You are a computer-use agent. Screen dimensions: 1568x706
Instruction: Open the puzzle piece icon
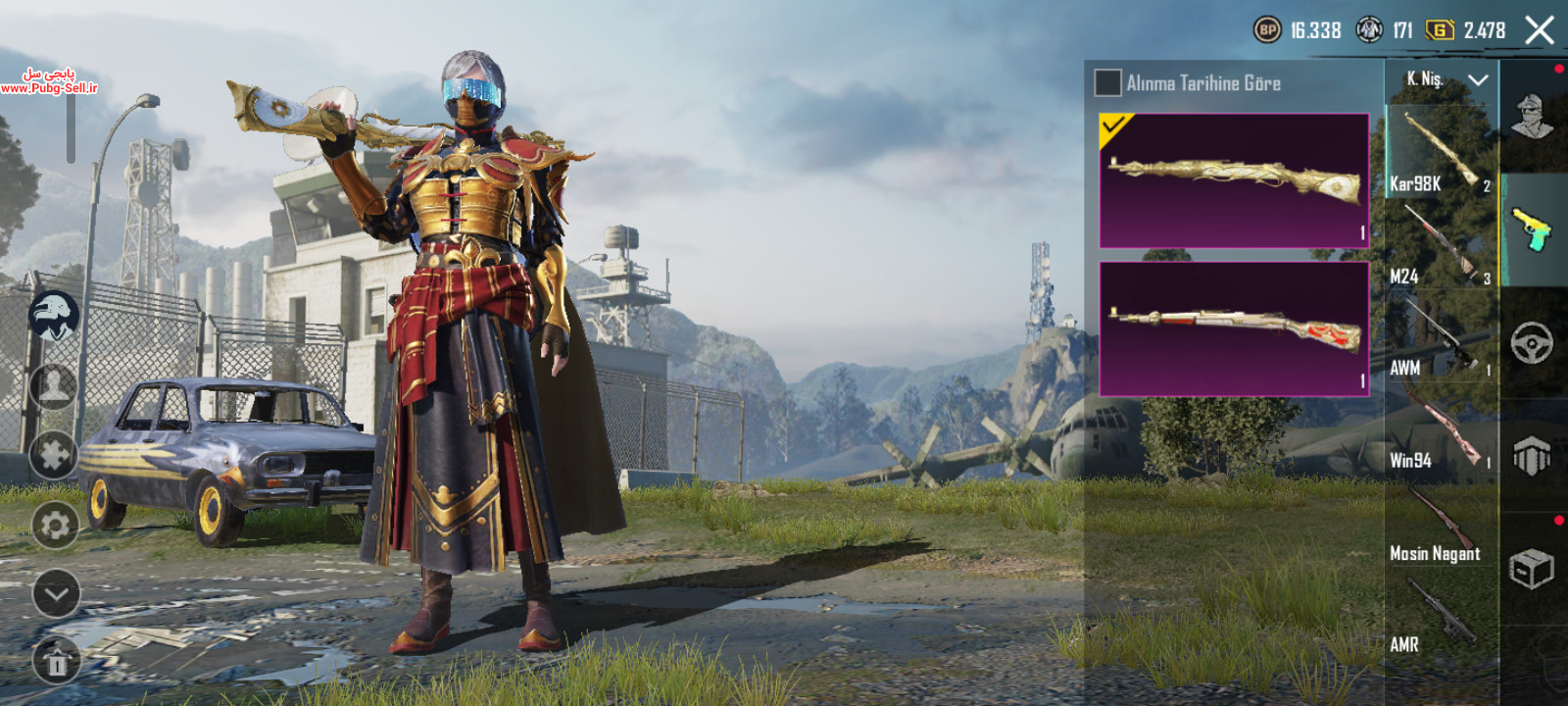55,456
